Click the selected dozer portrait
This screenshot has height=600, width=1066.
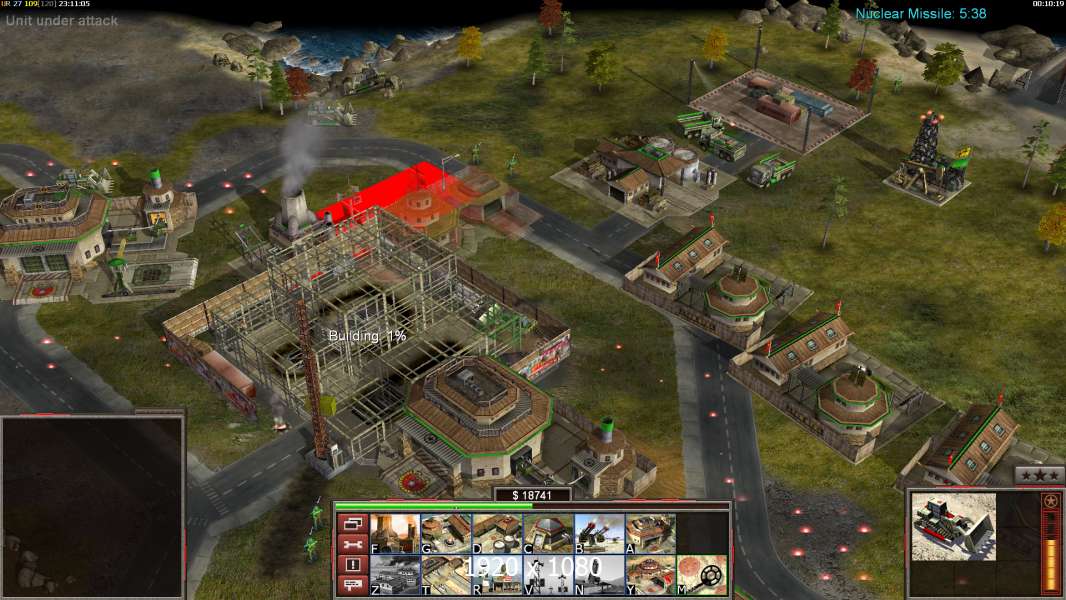click(x=953, y=526)
